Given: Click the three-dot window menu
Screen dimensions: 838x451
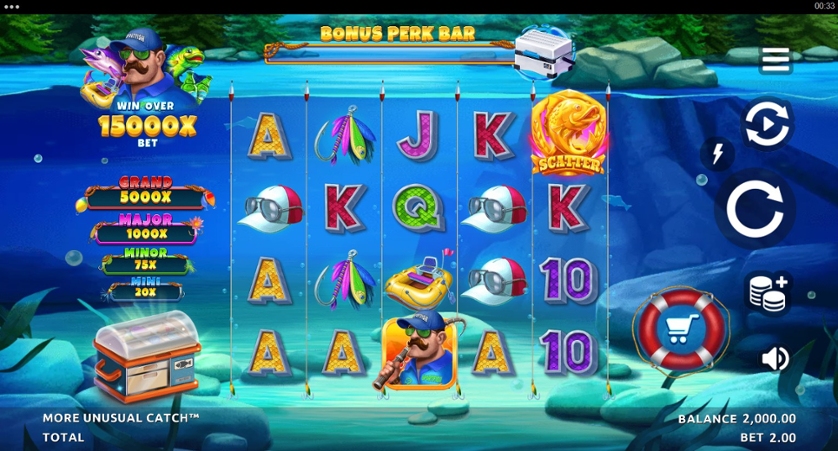Looking at the screenshot, I should tap(12, 6).
